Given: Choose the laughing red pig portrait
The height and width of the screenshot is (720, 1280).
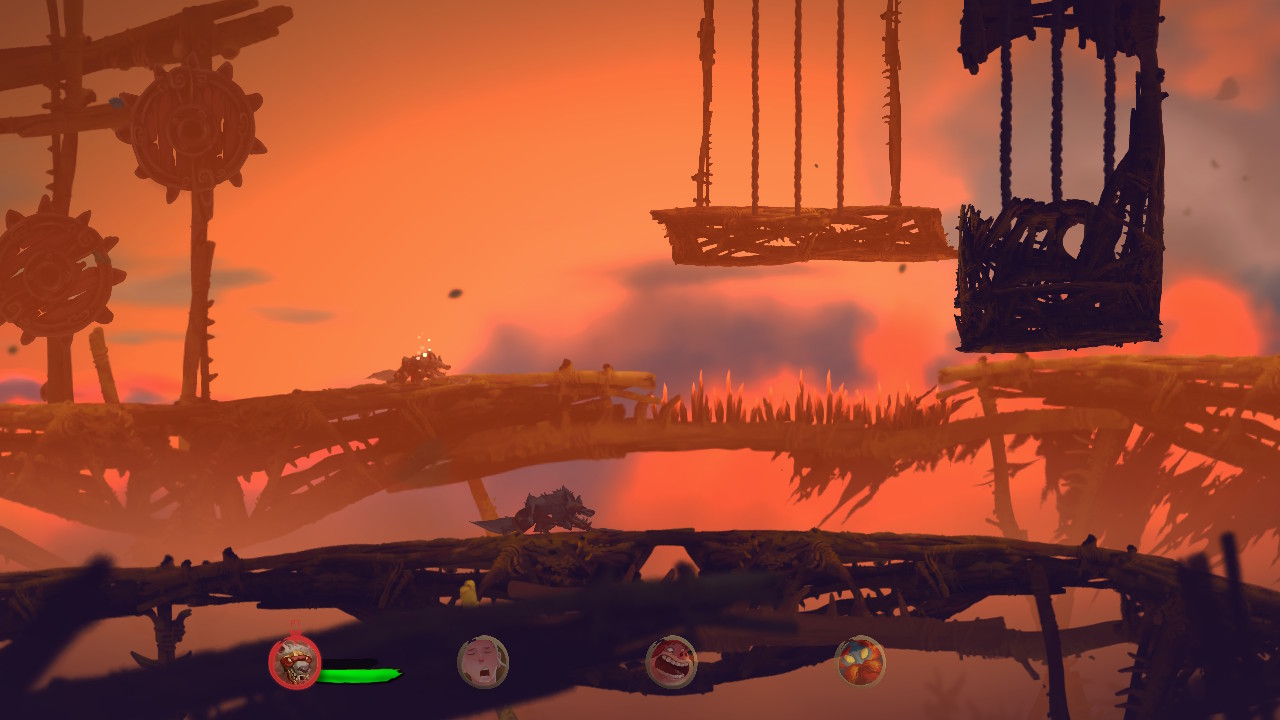Looking at the screenshot, I should click(671, 661).
